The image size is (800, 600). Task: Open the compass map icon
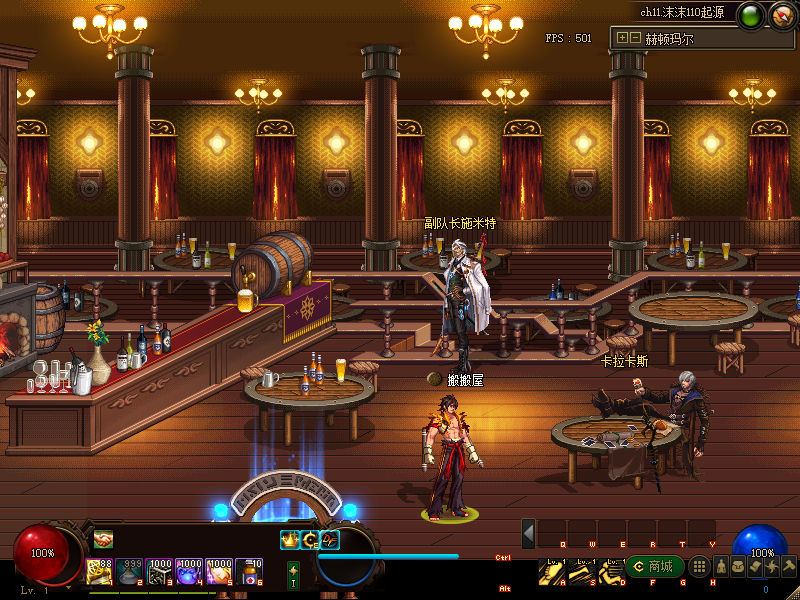[781, 16]
